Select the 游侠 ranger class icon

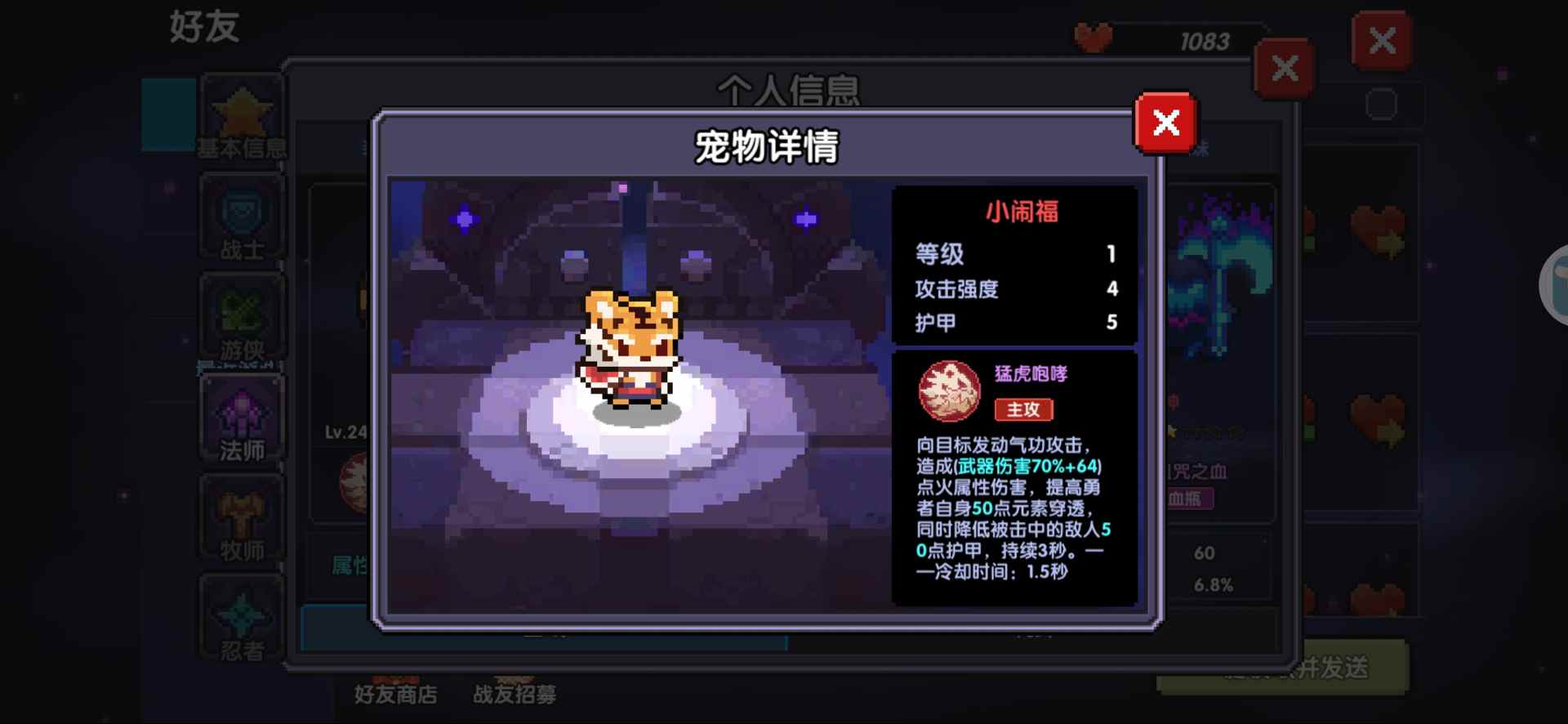point(241,315)
